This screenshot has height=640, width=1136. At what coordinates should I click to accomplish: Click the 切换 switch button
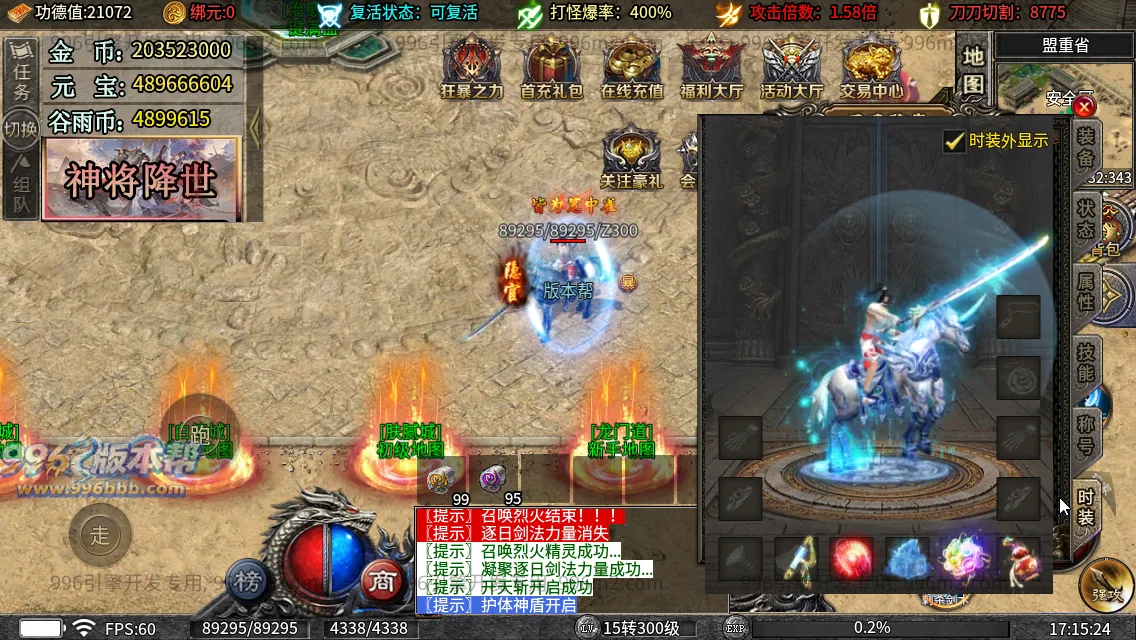(21, 129)
